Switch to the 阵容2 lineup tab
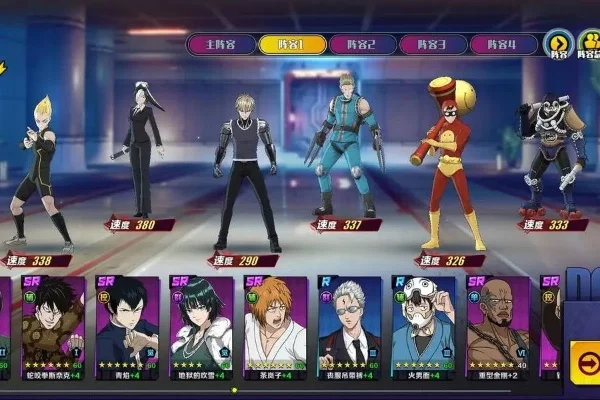The height and width of the screenshot is (400, 600). [360, 44]
